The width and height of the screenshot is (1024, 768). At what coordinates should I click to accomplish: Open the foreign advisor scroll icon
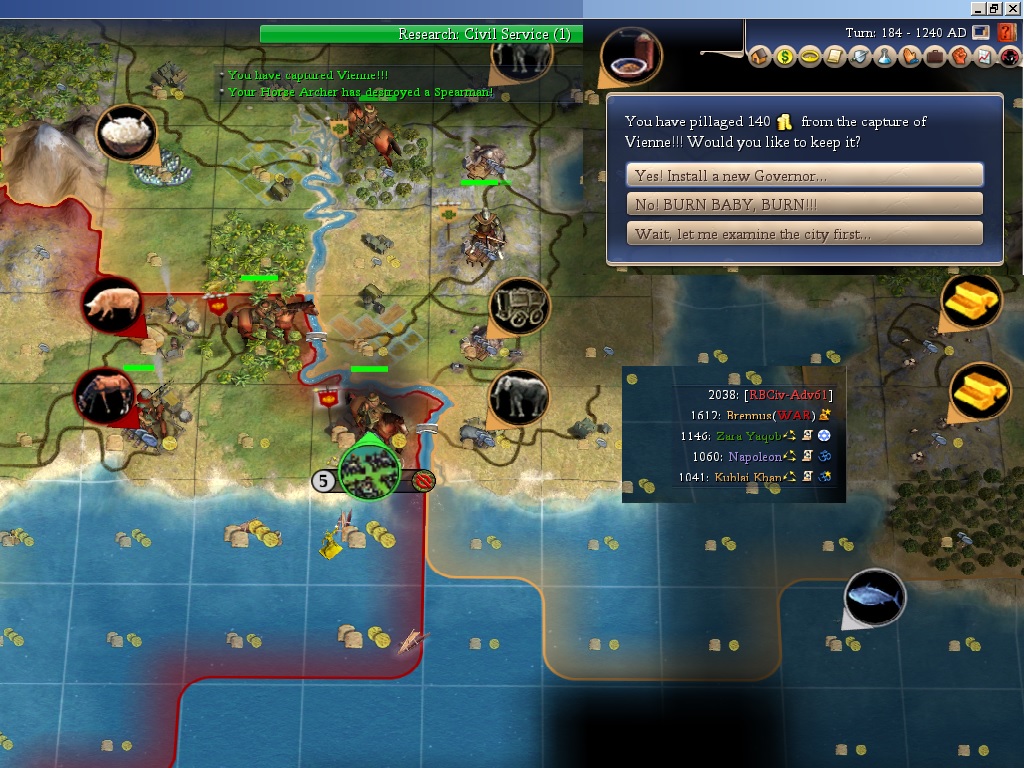tap(835, 57)
